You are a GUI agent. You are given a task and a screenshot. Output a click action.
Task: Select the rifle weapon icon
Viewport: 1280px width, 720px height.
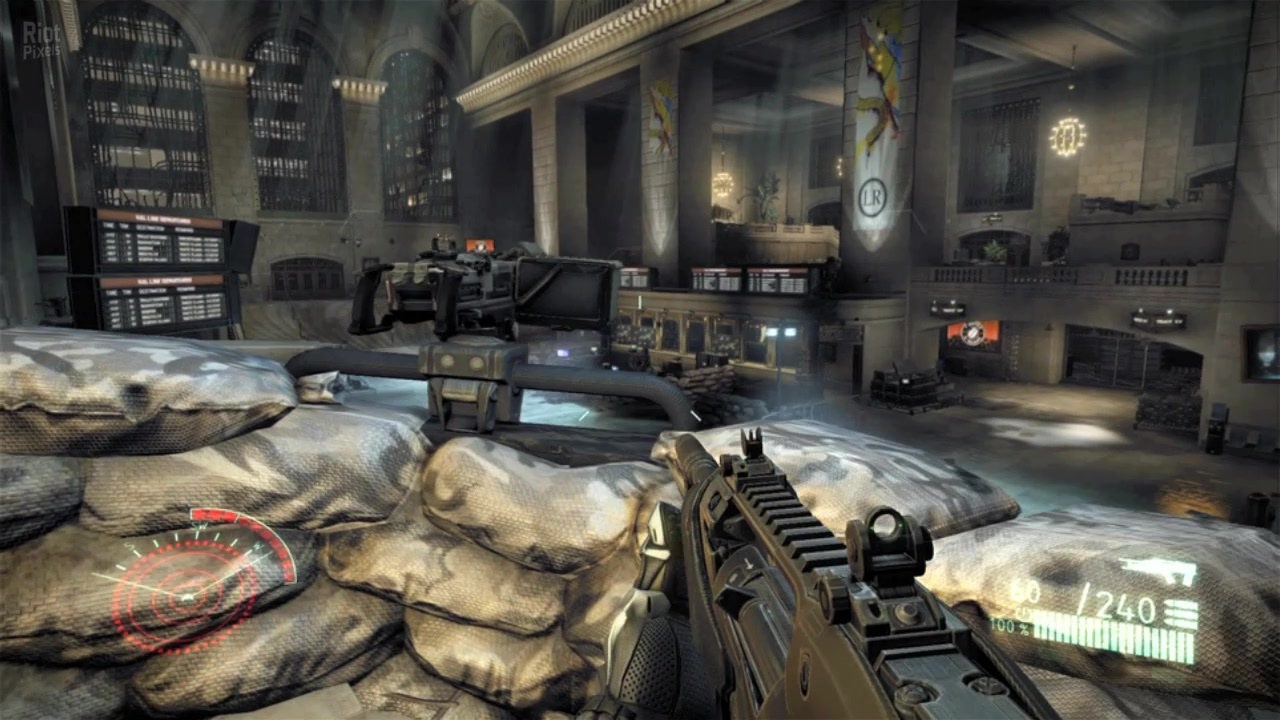tap(1158, 572)
